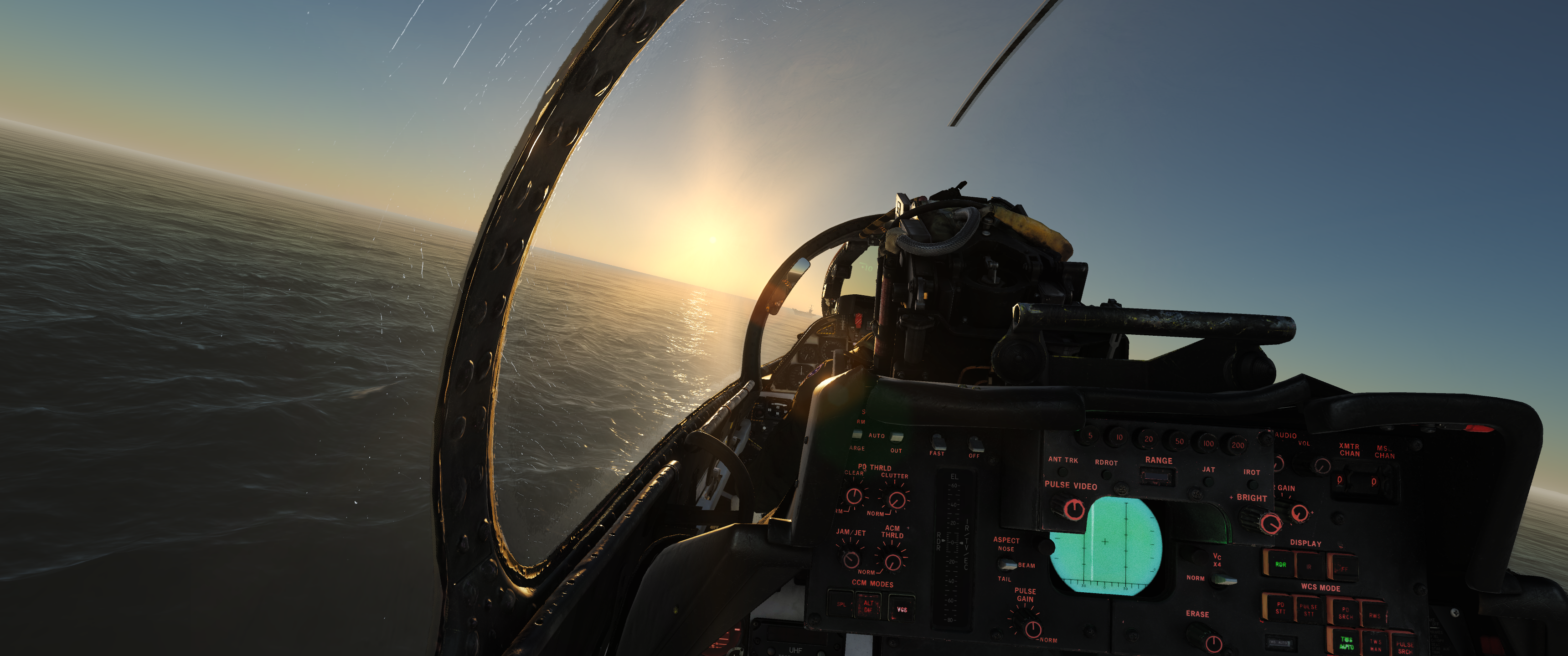Engage PD SRCH radar mode
Viewport: 1568px width, 656px height.
tap(1345, 612)
